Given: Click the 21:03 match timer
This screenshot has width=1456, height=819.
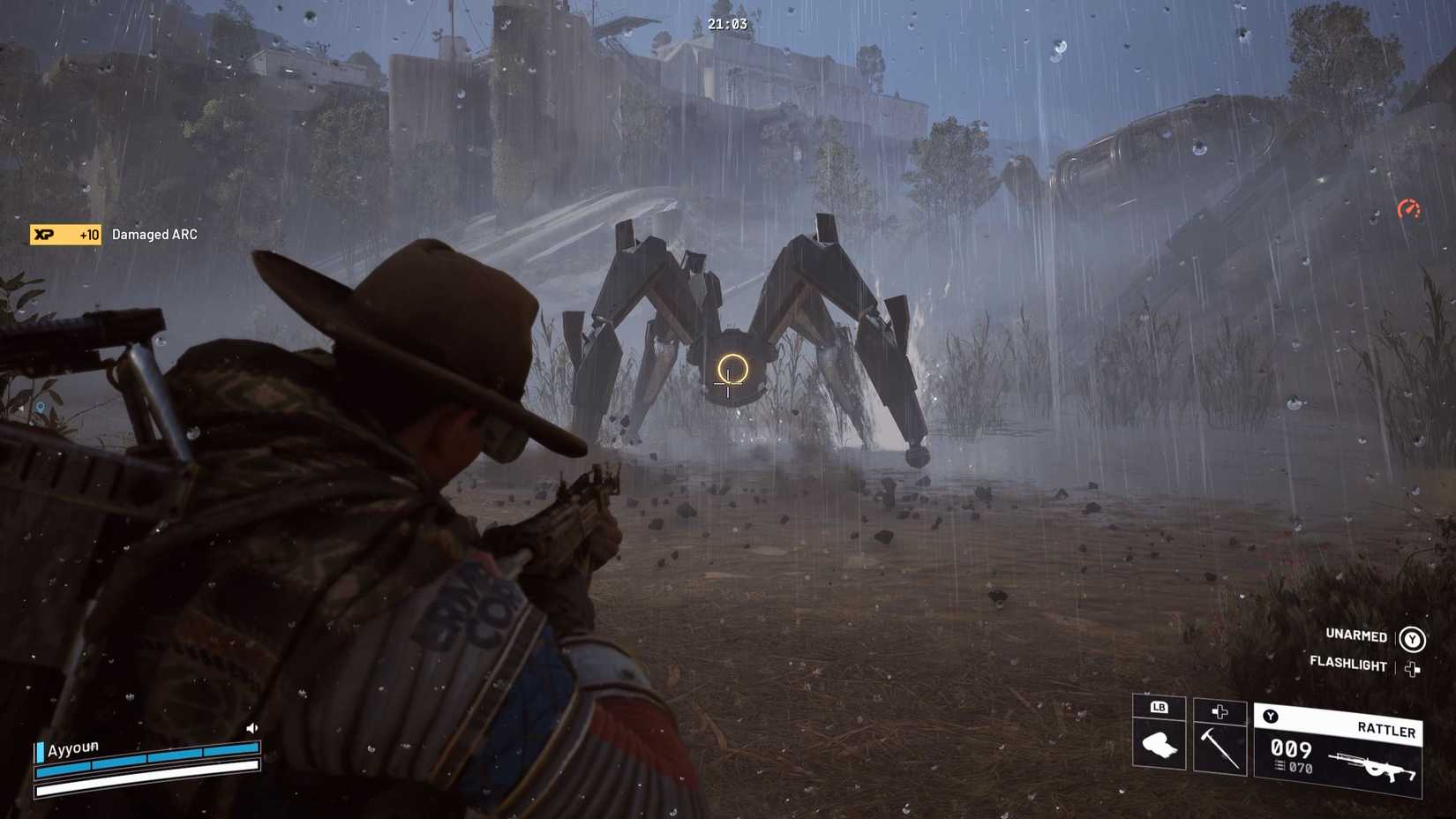Looking at the screenshot, I should pos(727,25).
